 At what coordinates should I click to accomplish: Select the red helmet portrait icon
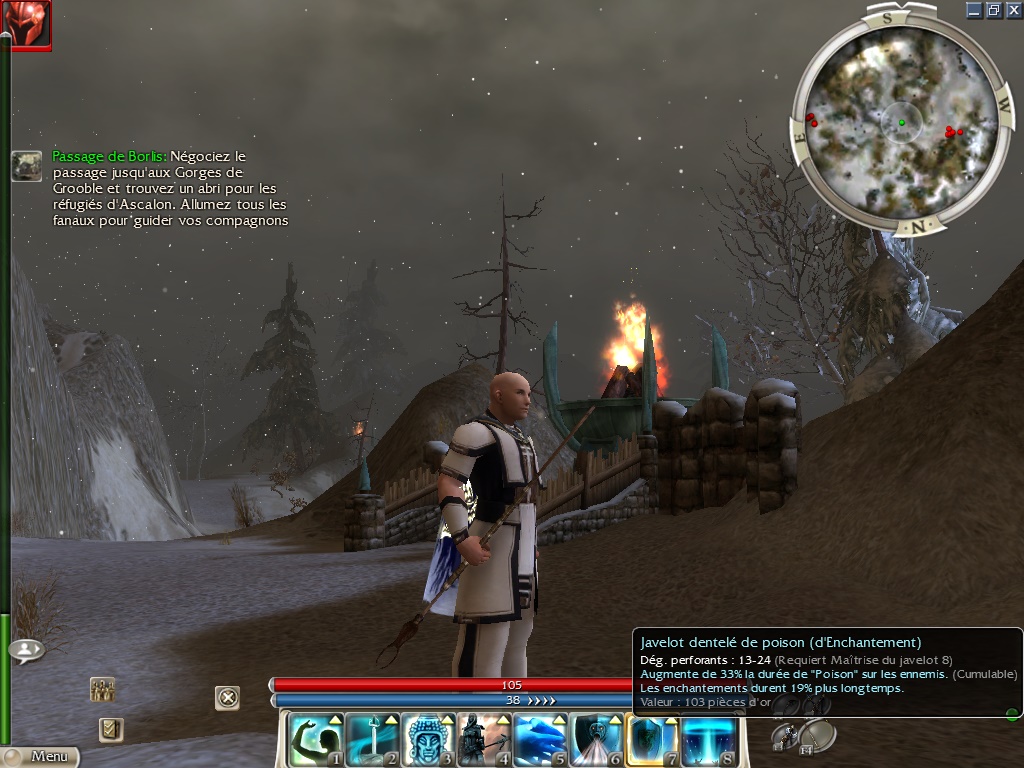pyautogui.click(x=26, y=24)
